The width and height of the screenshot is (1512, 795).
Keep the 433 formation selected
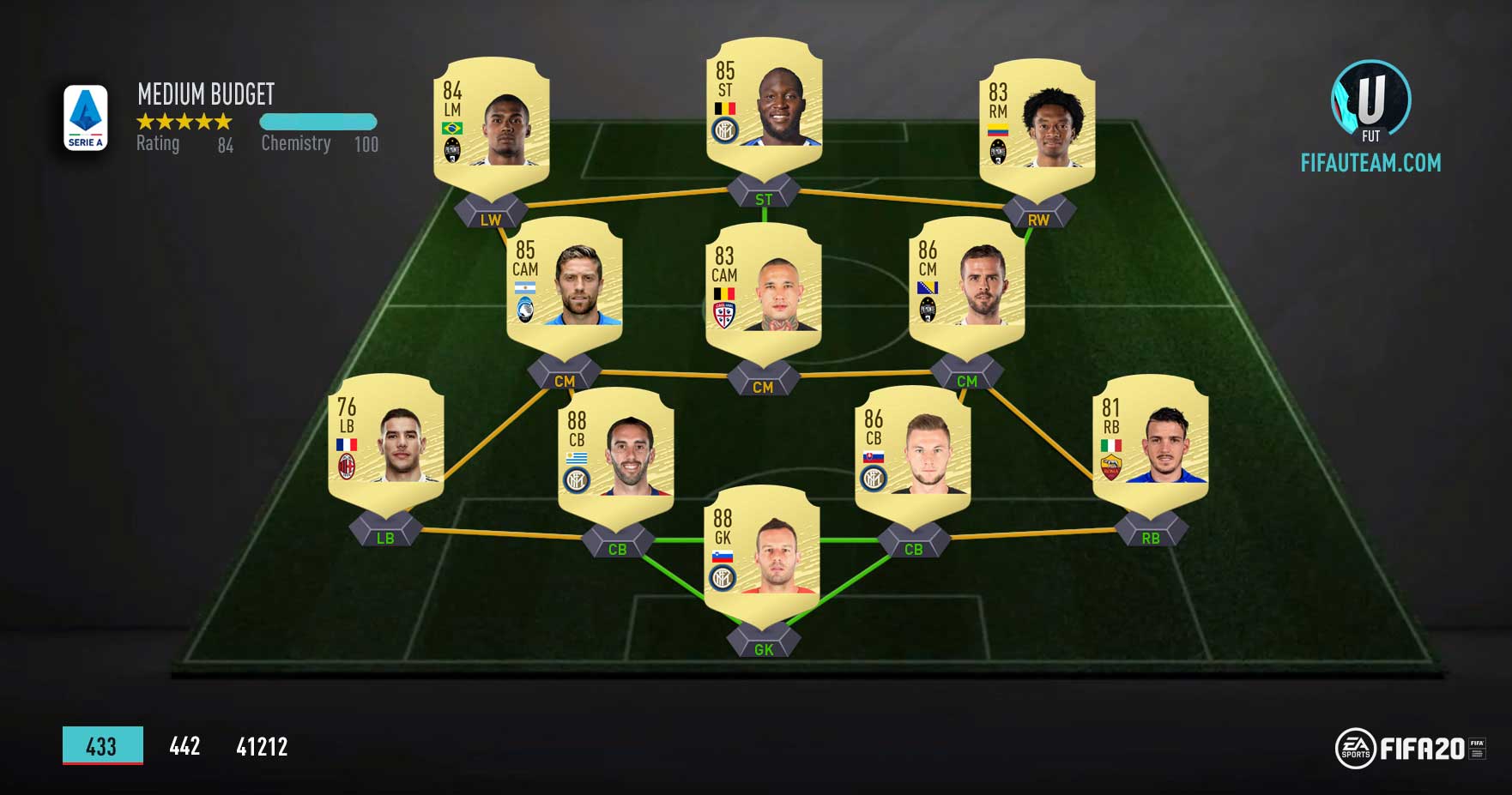pyautogui.click(x=100, y=747)
